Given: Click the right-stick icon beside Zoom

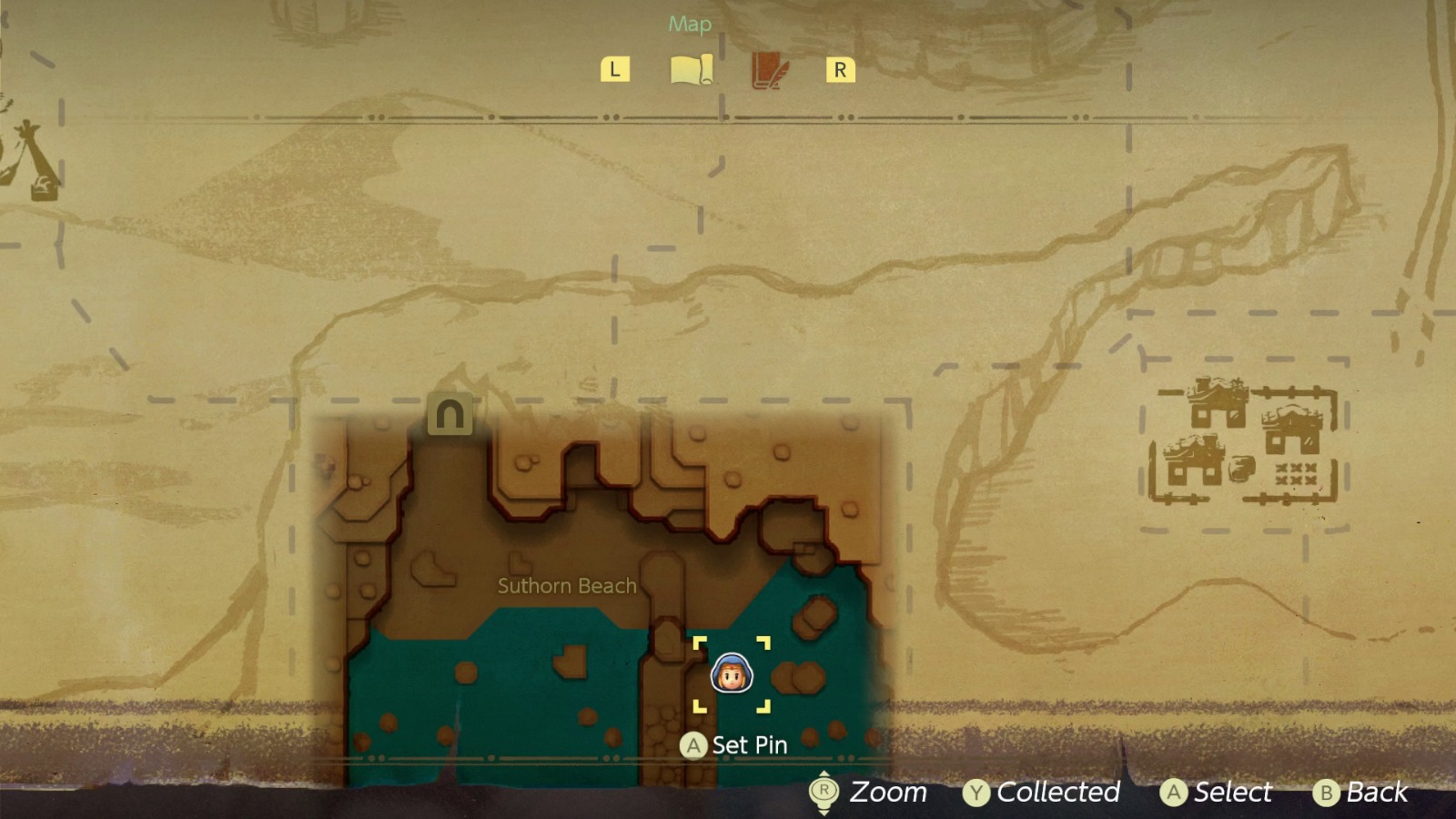Looking at the screenshot, I should pyautogui.click(x=824, y=792).
